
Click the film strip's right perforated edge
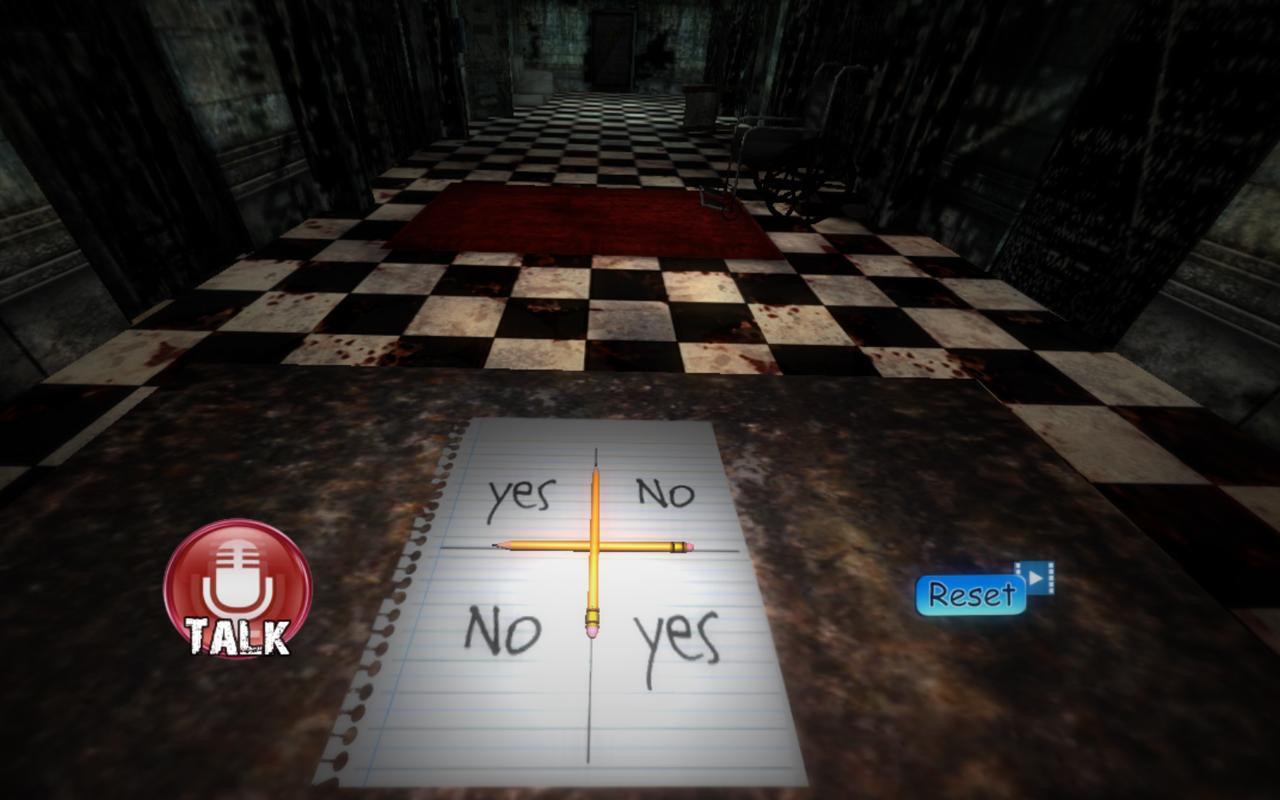(x=1050, y=577)
